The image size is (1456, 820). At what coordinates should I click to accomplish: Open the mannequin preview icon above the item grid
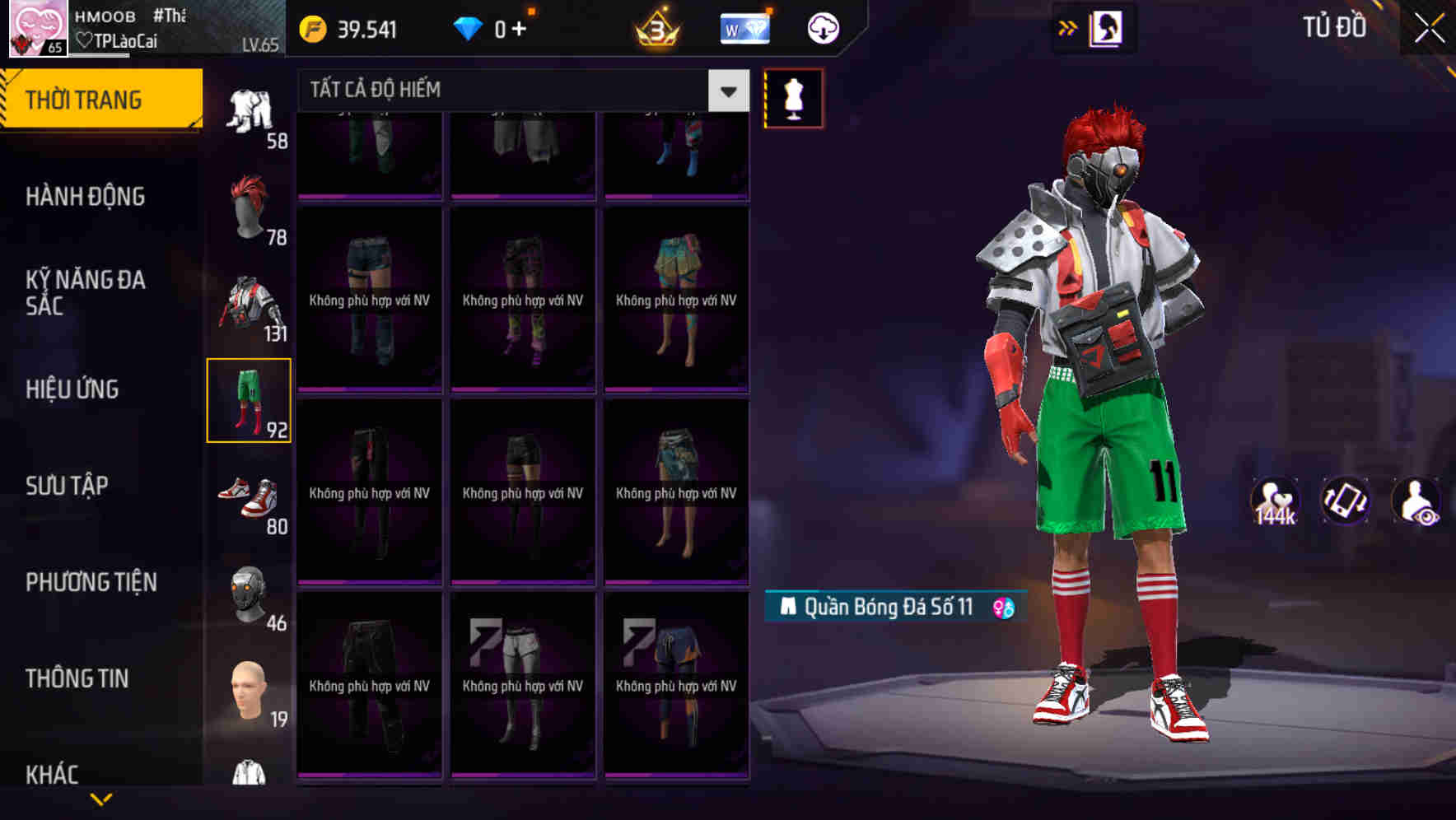[x=791, y=97]
